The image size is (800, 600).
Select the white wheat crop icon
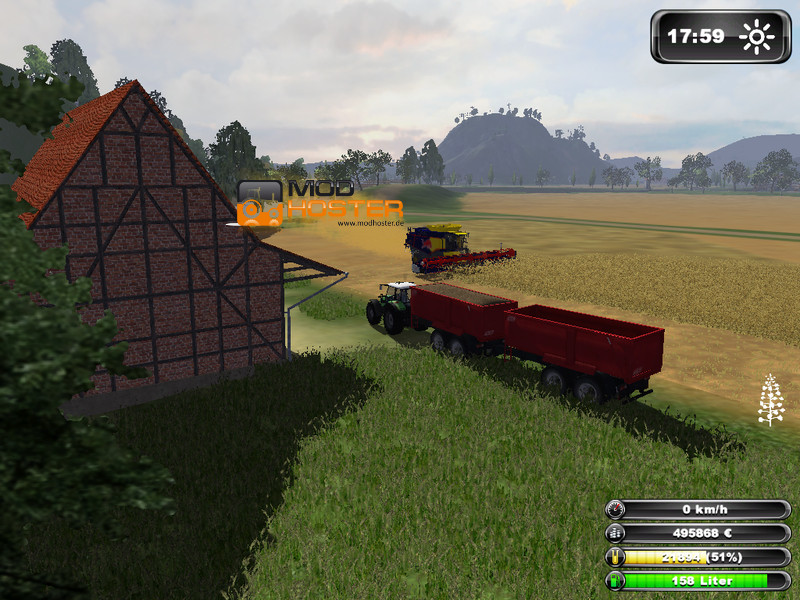(770, 400)
